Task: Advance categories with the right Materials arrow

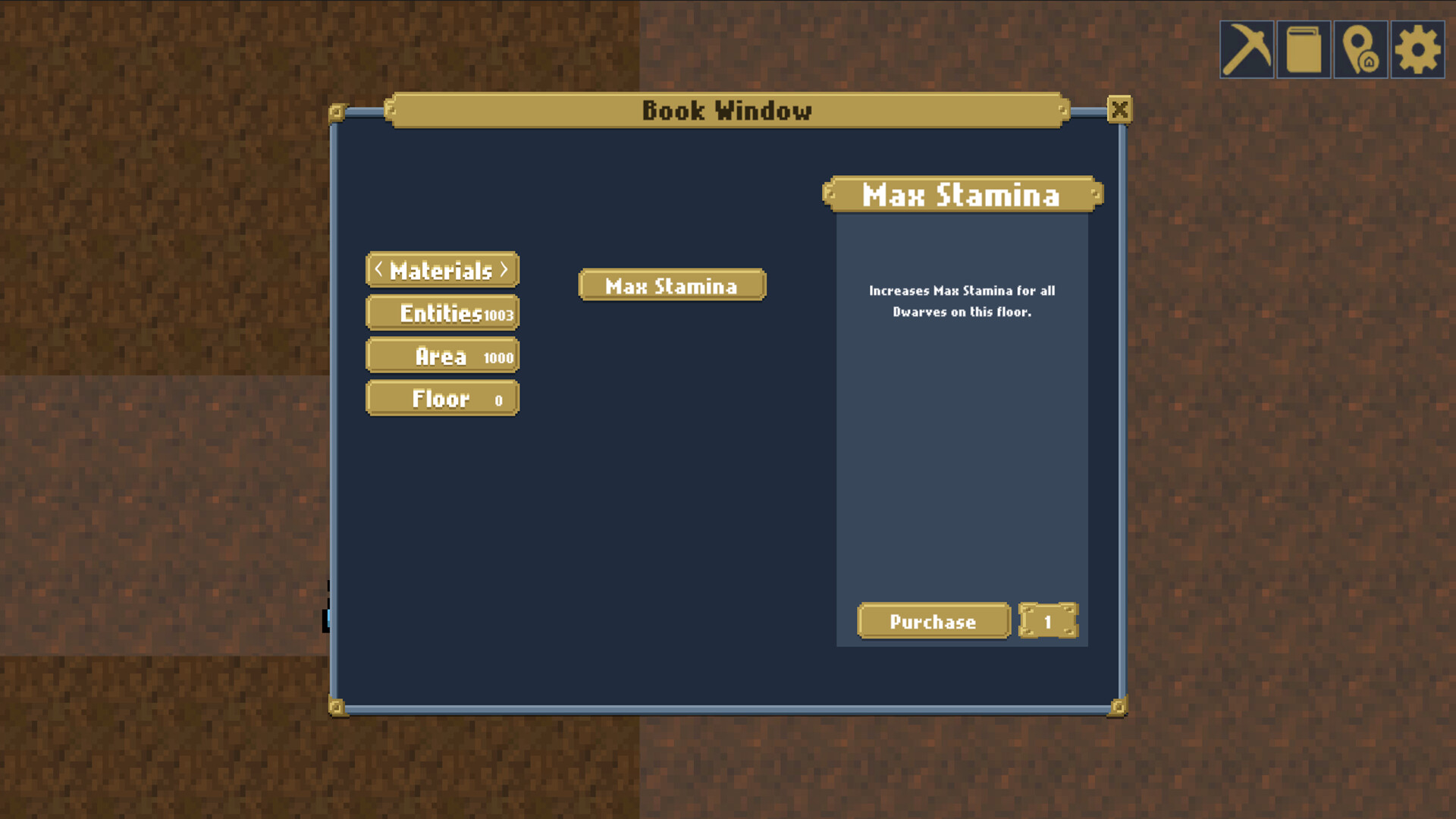Action: pos(505,270)
